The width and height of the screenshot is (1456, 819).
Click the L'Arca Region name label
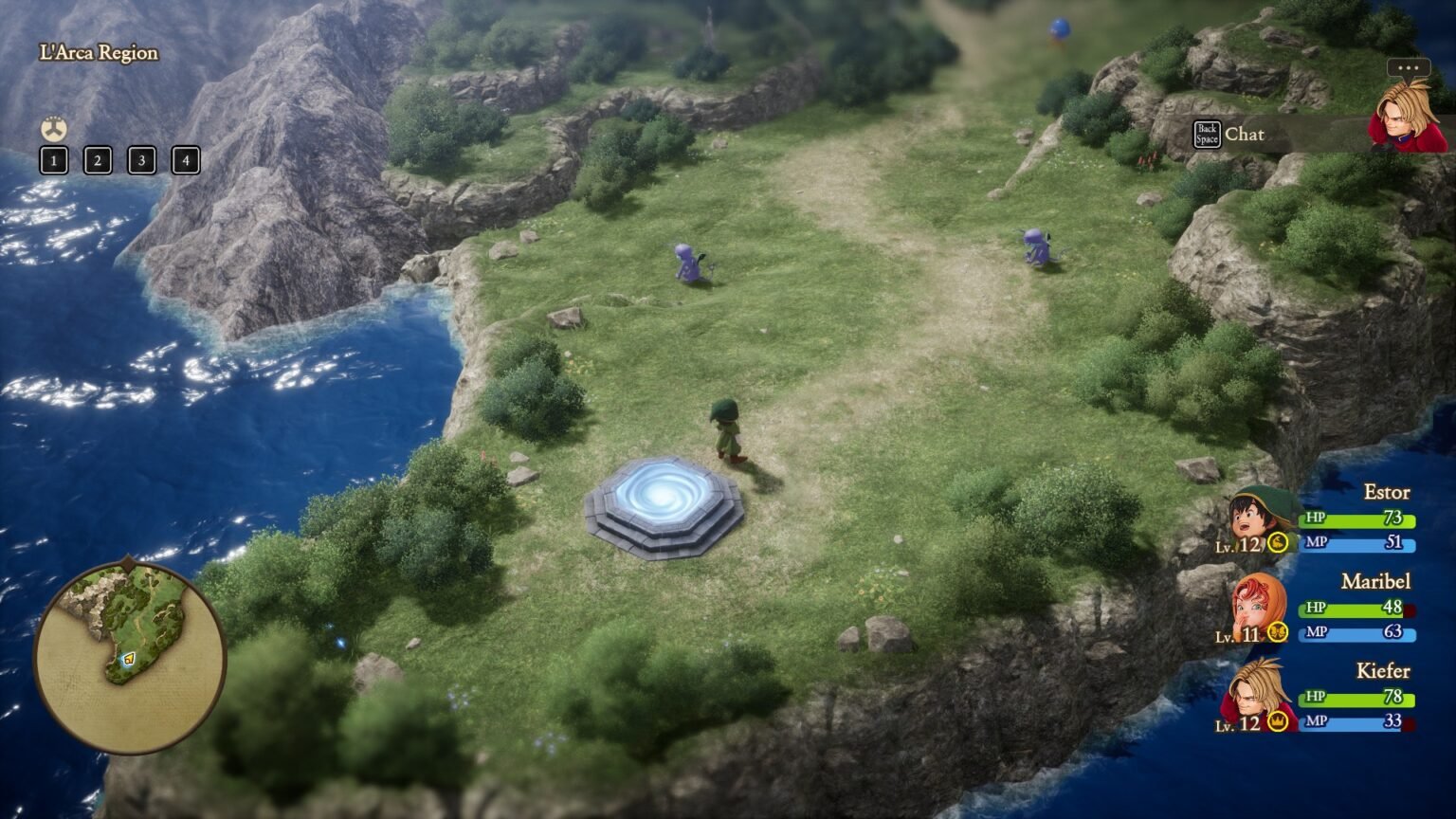point(98,53)
